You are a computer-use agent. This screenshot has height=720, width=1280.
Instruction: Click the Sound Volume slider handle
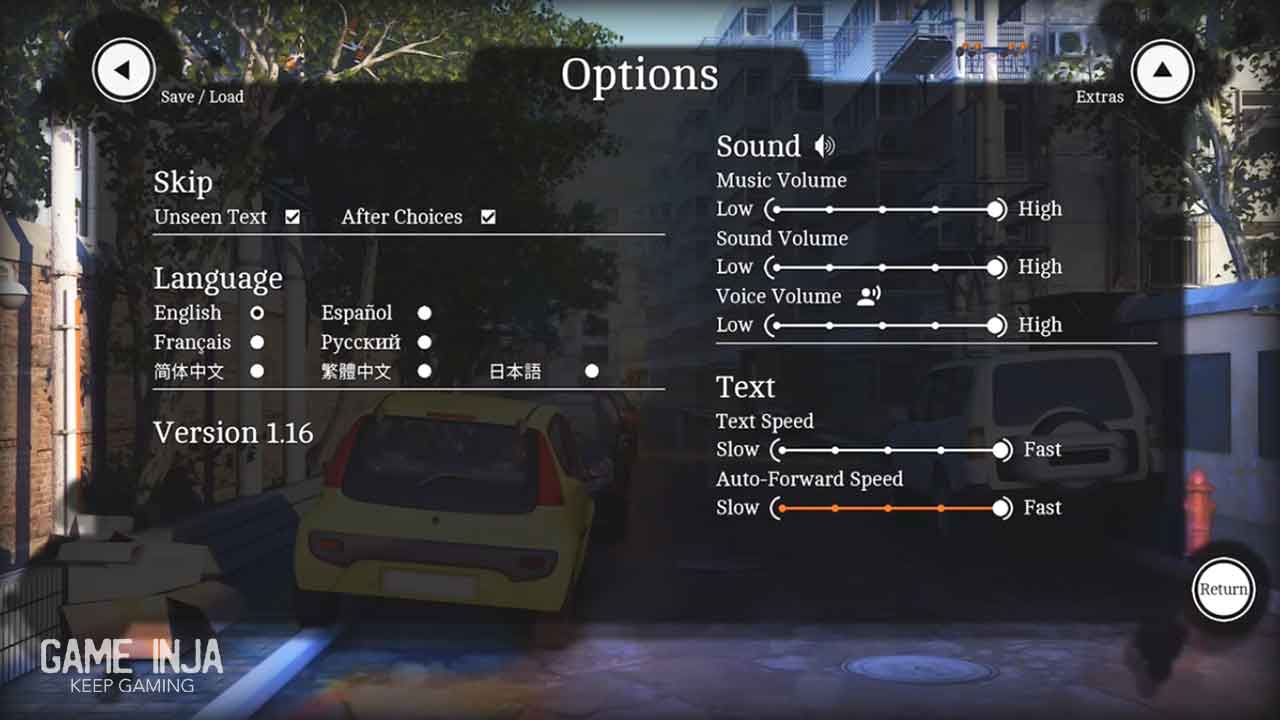[x=995, y=267]
